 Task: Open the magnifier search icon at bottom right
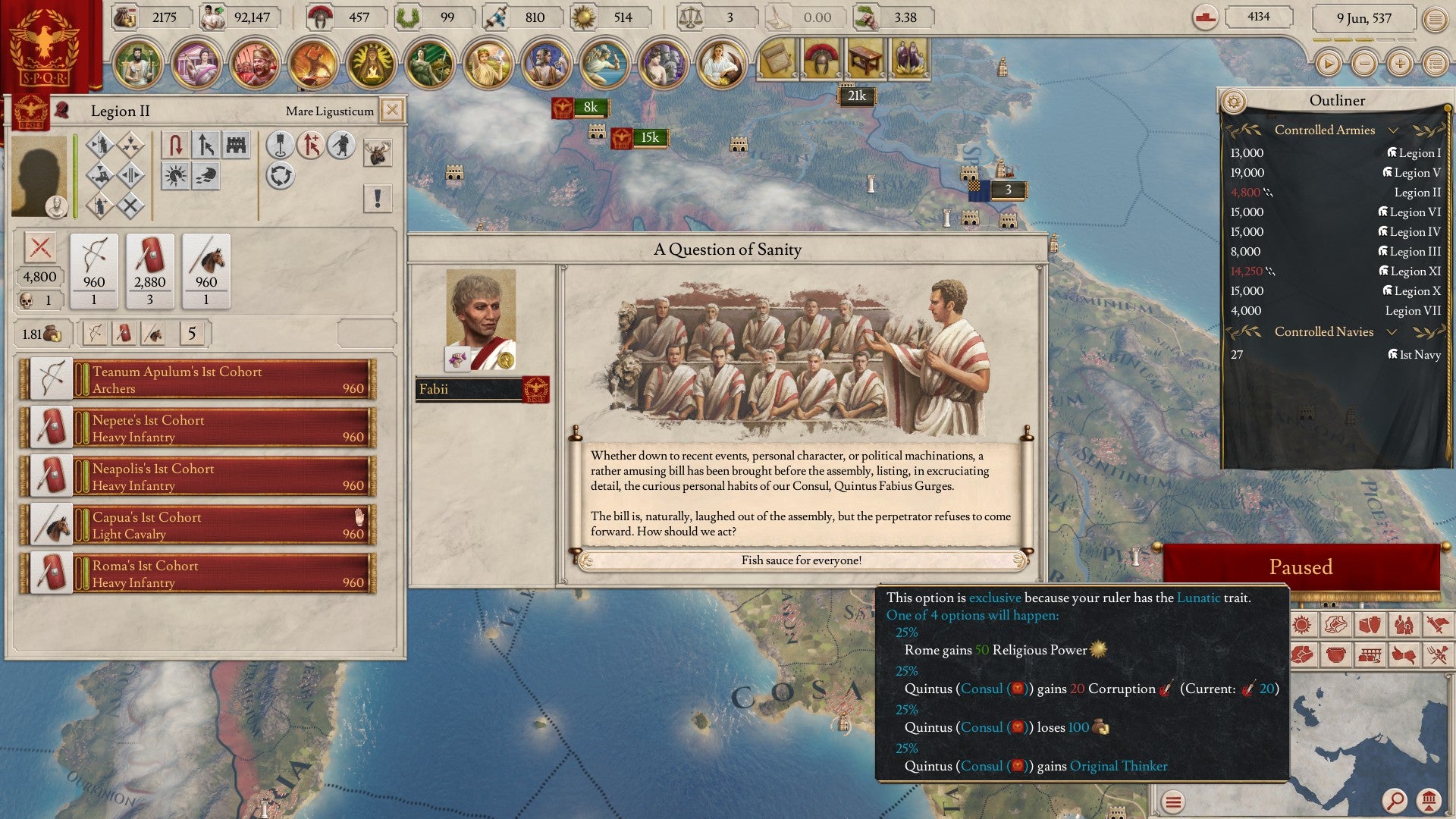(1395, 799)
